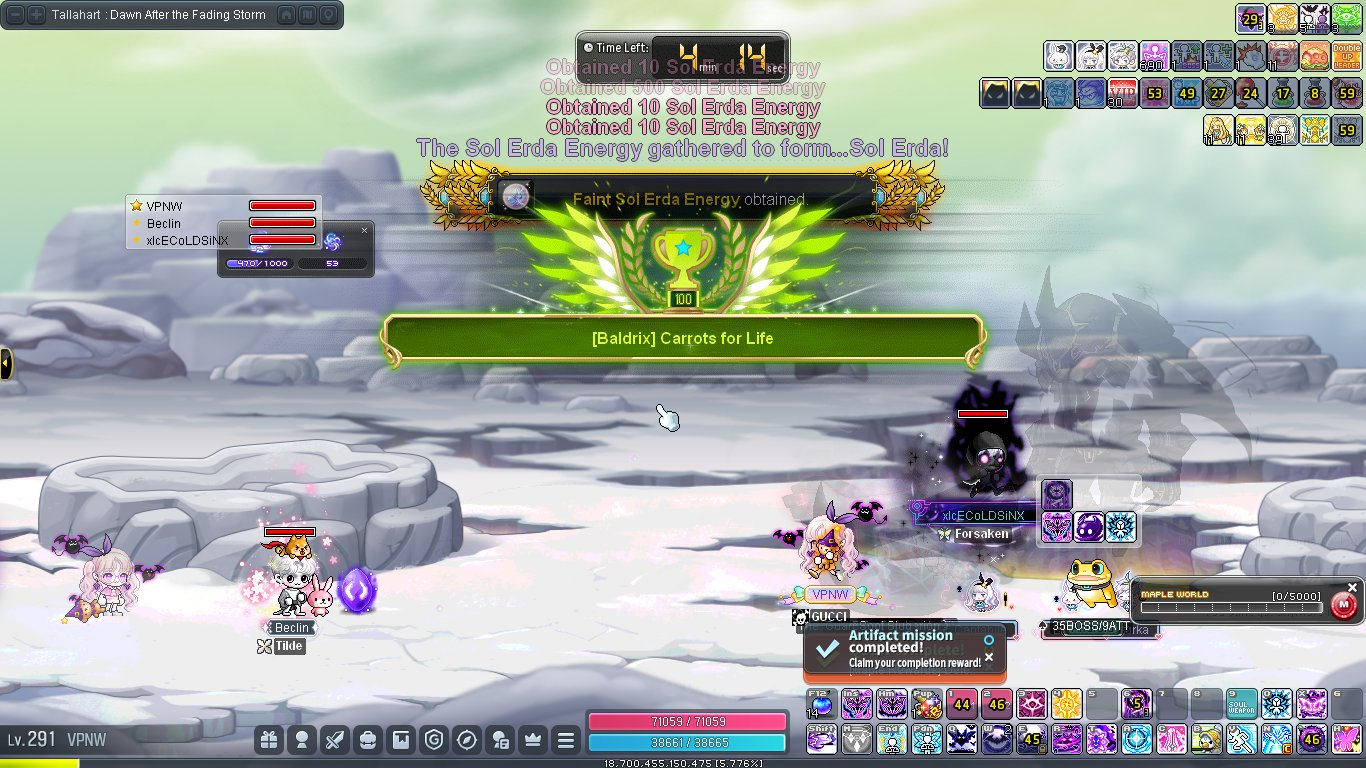This screenshot has width=1366, height=768.
Task: Open the crown rankings menu
Action: (532, 740)
